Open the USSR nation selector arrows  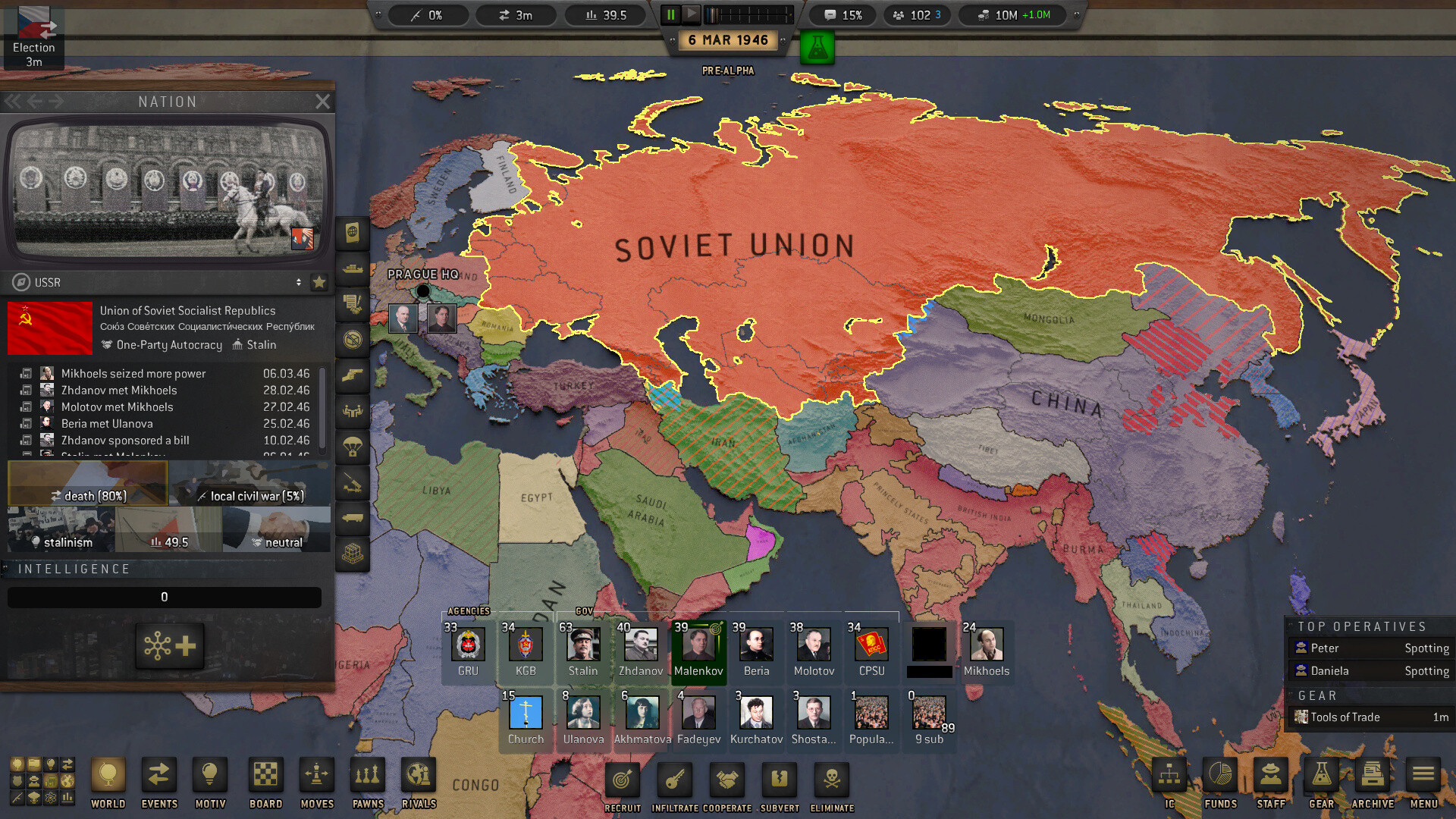tap(299, 282)
